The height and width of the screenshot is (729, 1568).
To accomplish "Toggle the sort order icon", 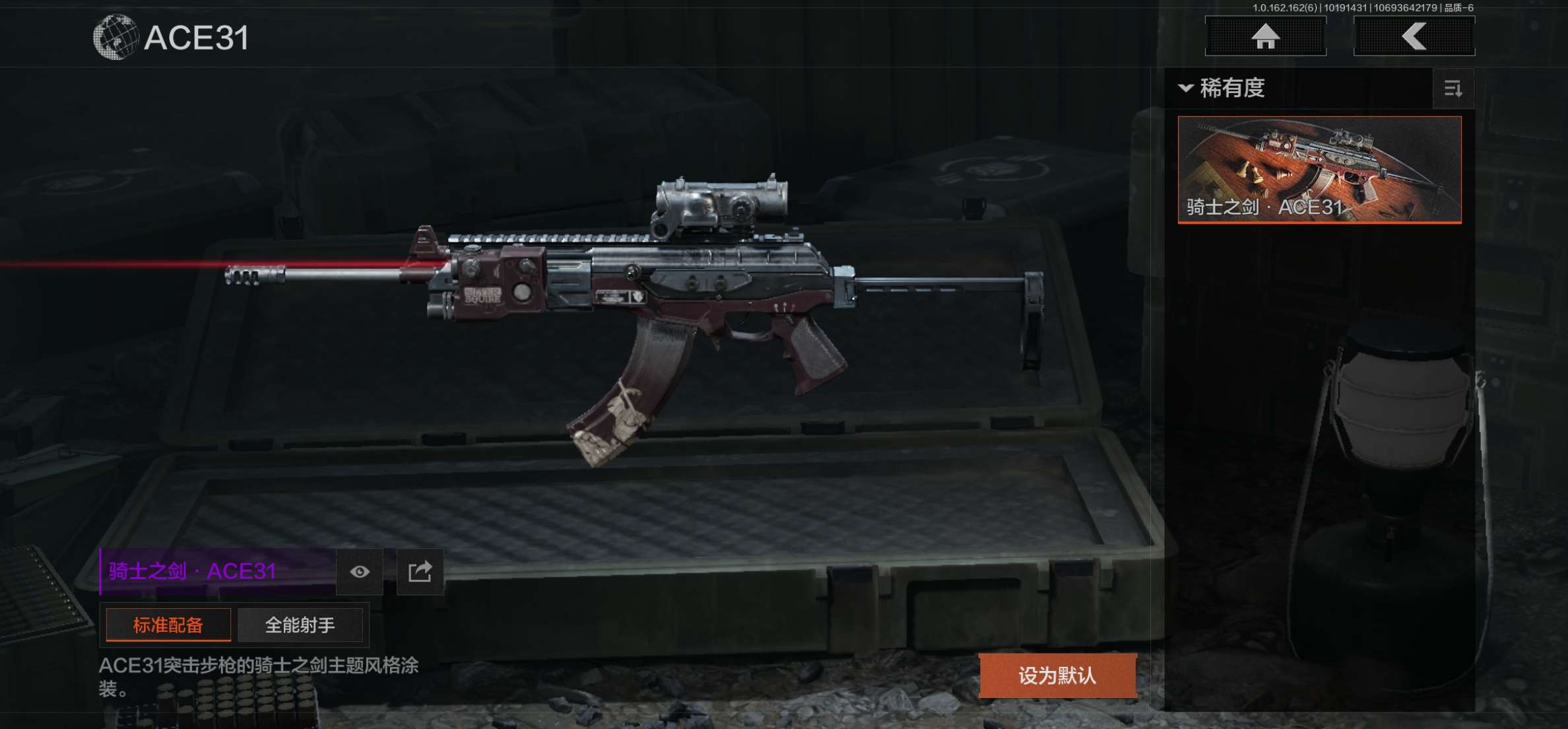I will point(1453,88).
